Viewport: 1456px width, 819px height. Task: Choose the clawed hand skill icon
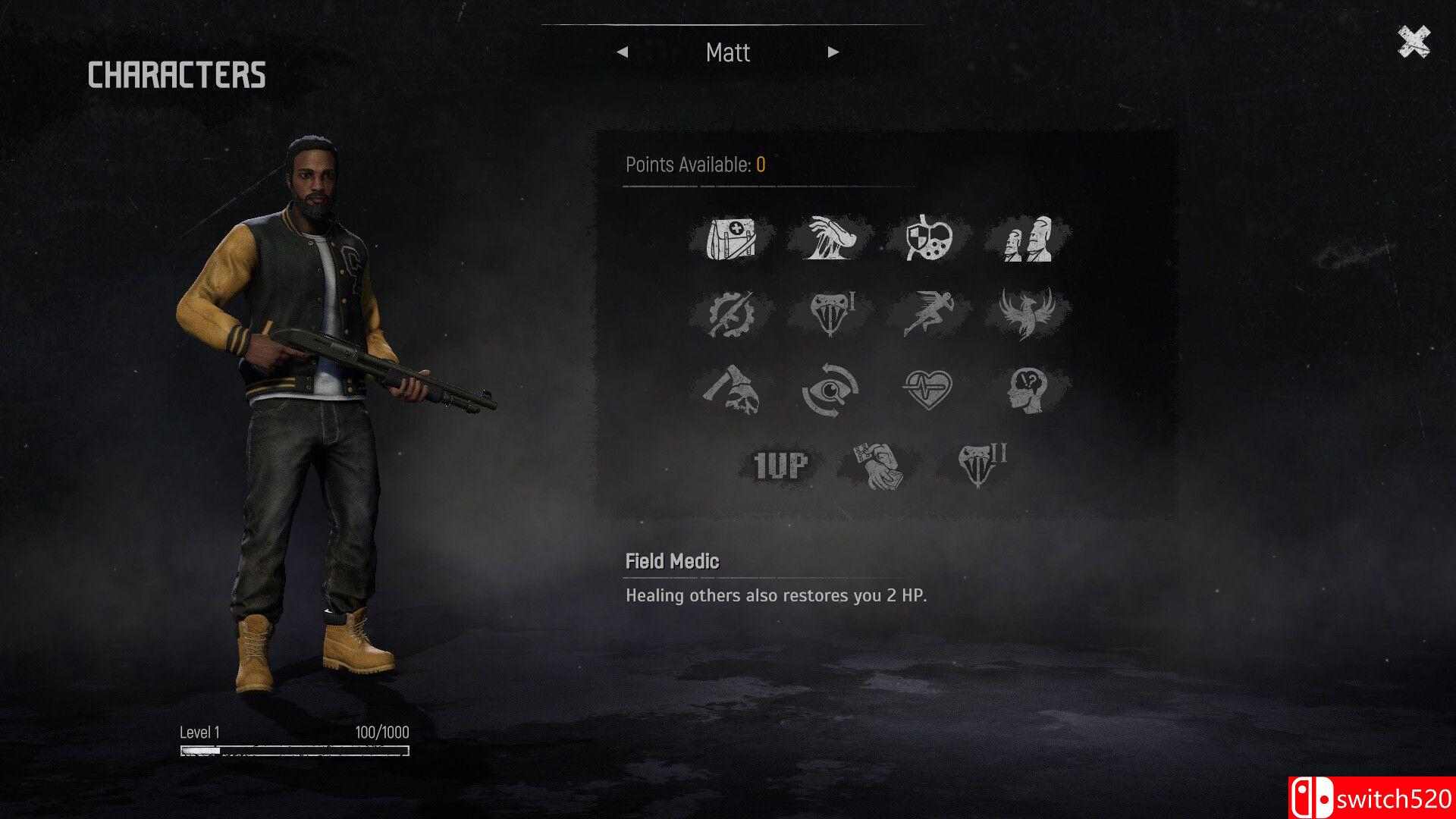click(x=830, y=238)
